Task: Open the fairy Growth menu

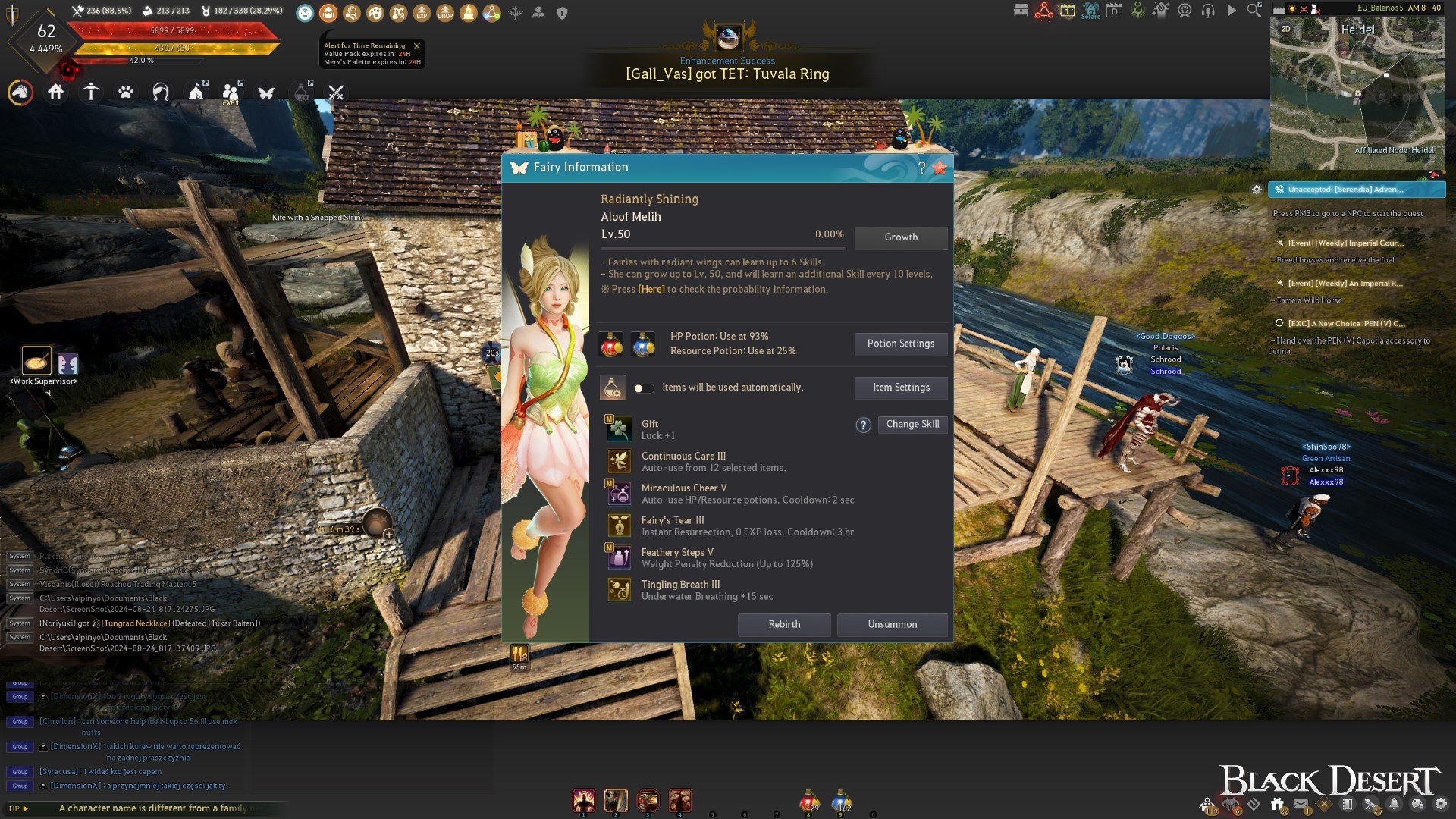Action: click(x=900, y=237)
